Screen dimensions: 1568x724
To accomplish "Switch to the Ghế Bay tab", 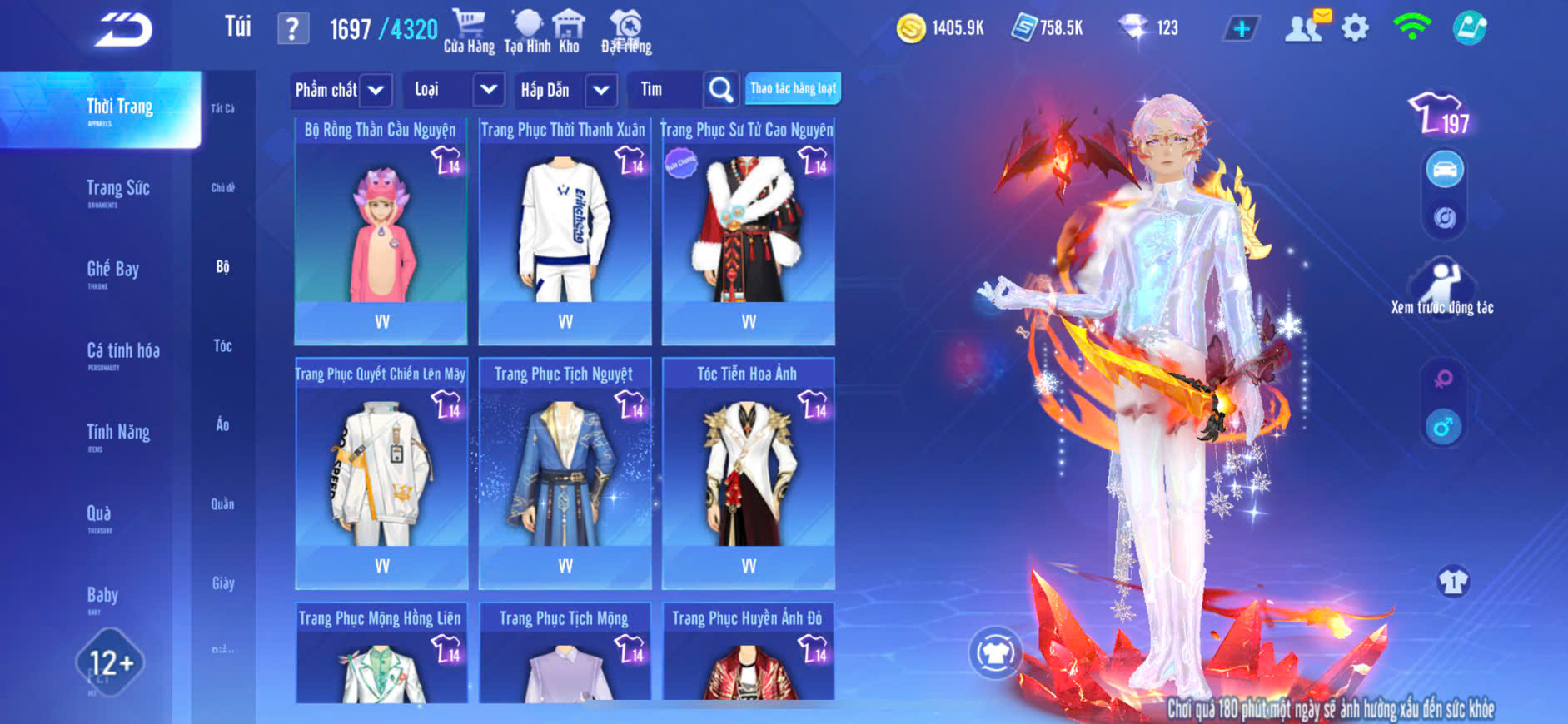I will pos(112,270).
